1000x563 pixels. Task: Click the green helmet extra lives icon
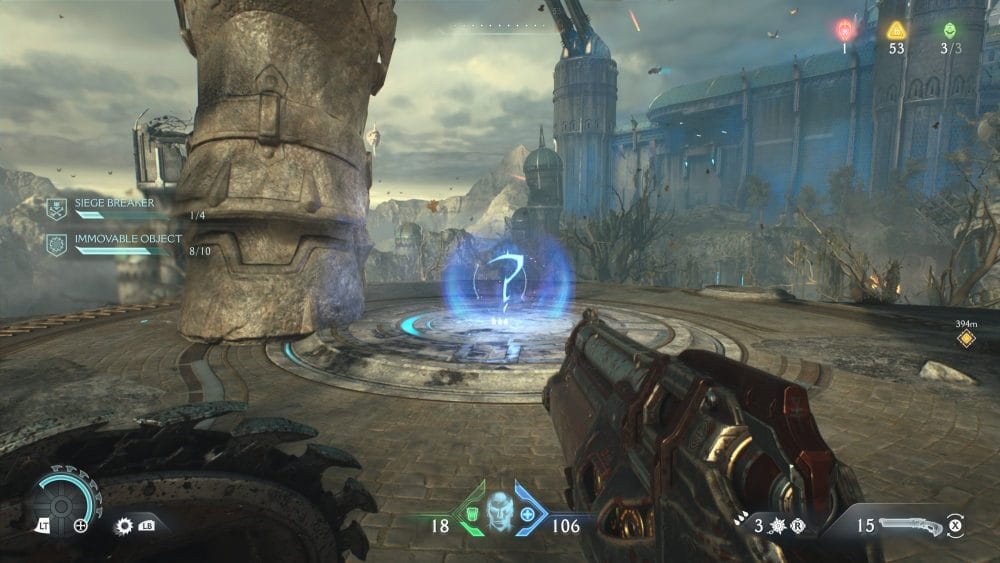coord(949,29)
